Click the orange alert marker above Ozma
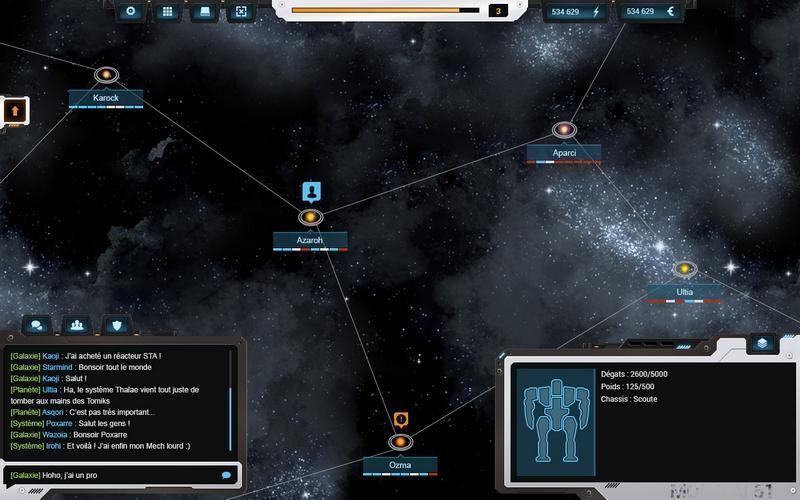This screenshot has height=500, width=800. click(x=400, y=419)
